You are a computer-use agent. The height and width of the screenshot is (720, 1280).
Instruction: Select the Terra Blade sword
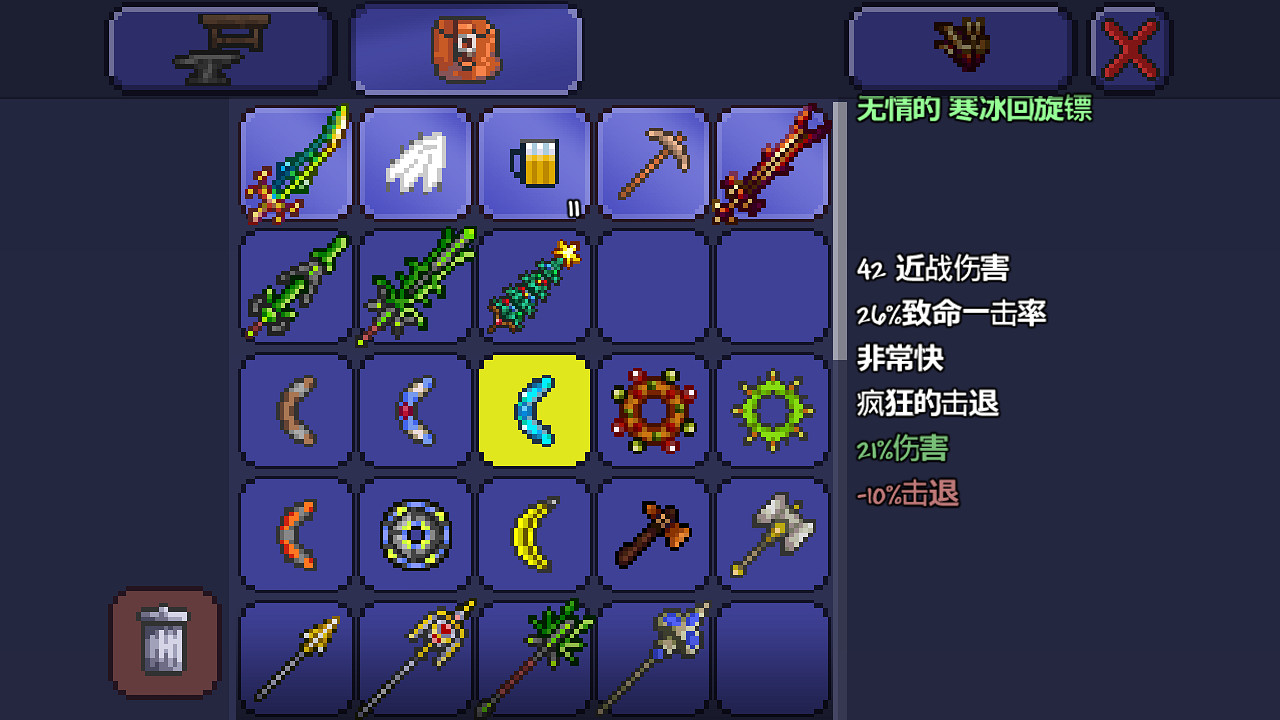295,163
